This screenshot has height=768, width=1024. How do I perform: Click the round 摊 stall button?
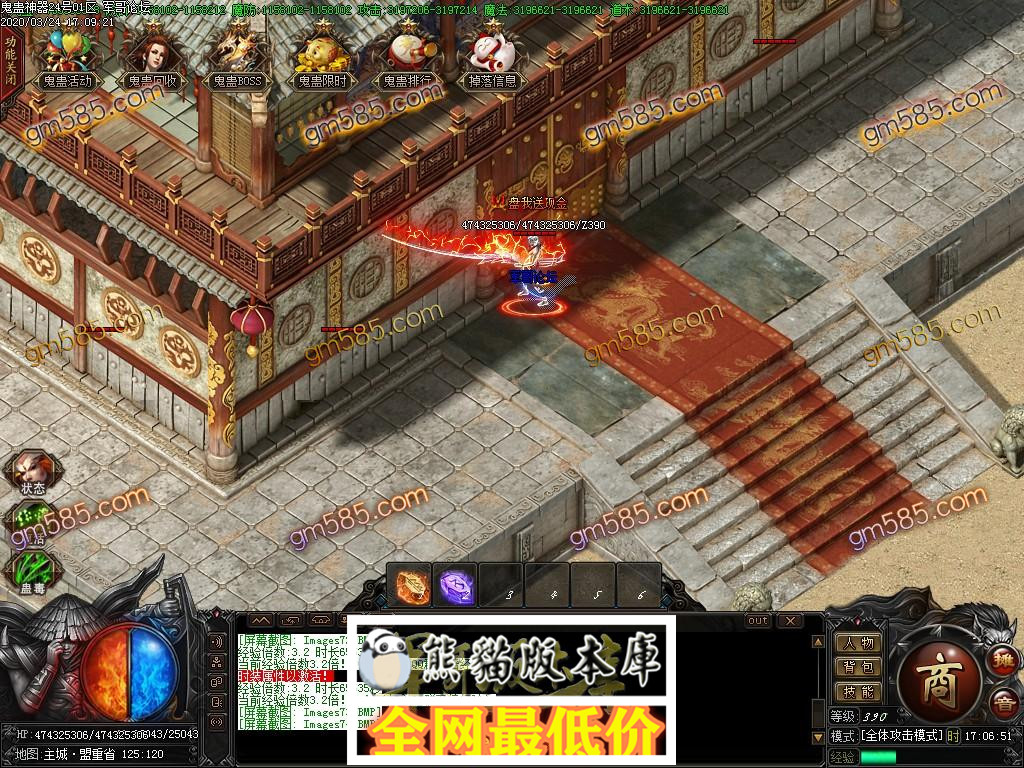click(1002, 661)
